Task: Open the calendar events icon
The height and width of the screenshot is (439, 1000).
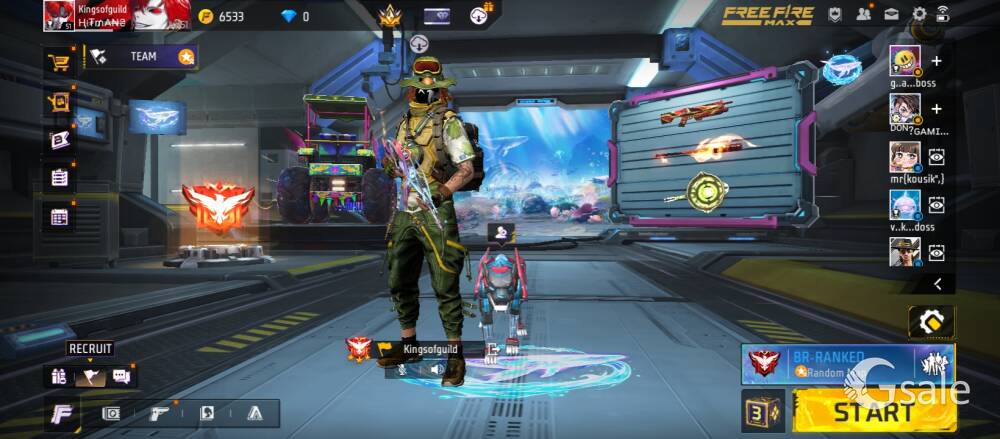Action: (x=59, y=216)
